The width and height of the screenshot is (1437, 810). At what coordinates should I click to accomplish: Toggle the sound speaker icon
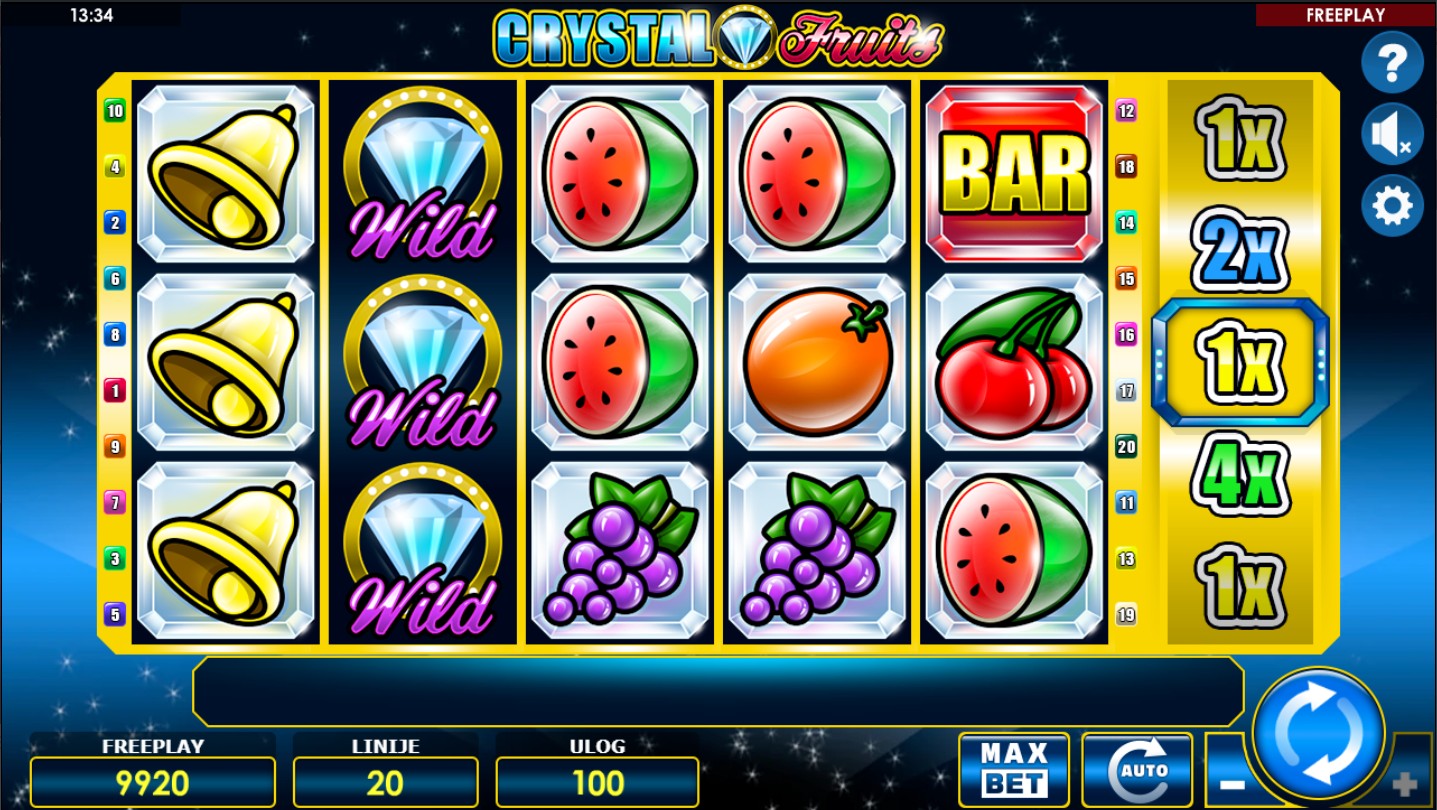tap(1391, 134)
